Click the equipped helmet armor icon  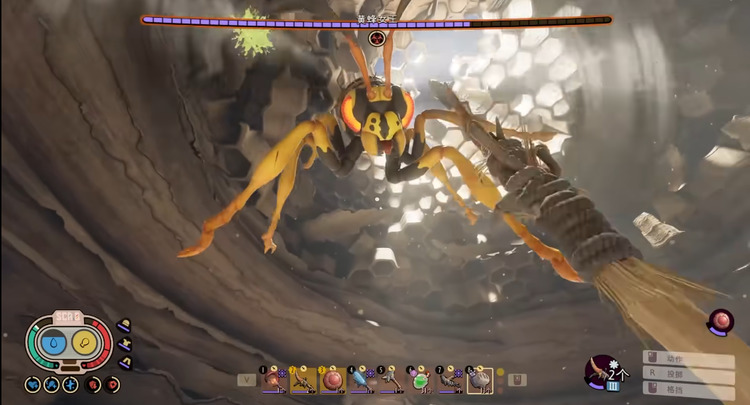(125, 325)
